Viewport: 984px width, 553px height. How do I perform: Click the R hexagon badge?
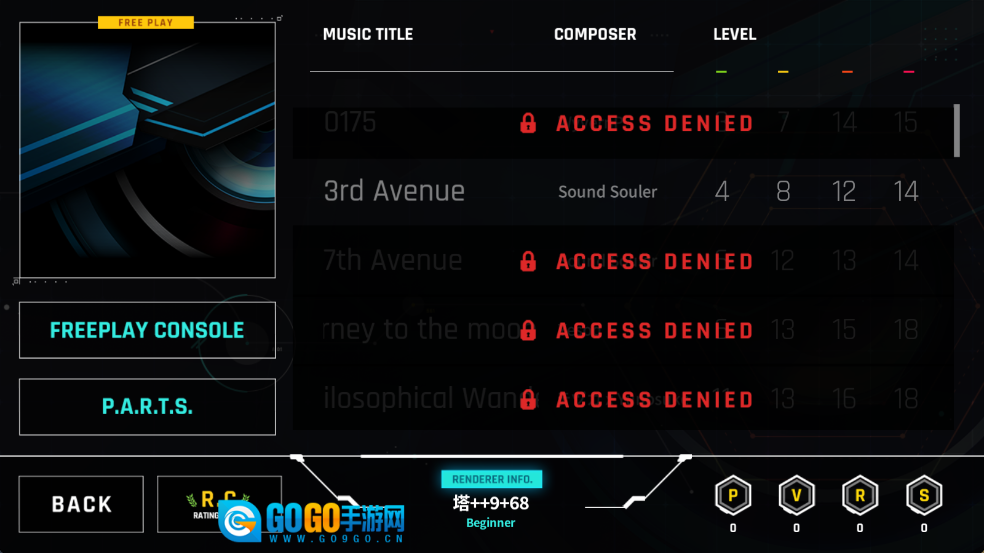click(860, 495)
